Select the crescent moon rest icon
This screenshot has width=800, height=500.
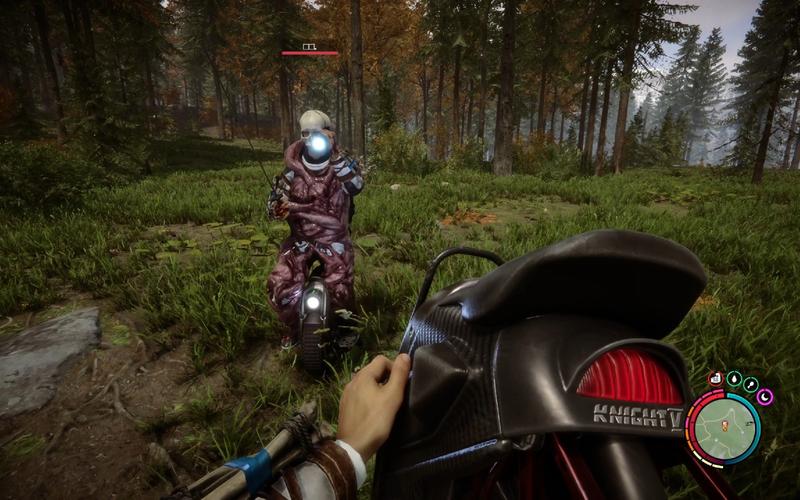(x=765, y=397)
